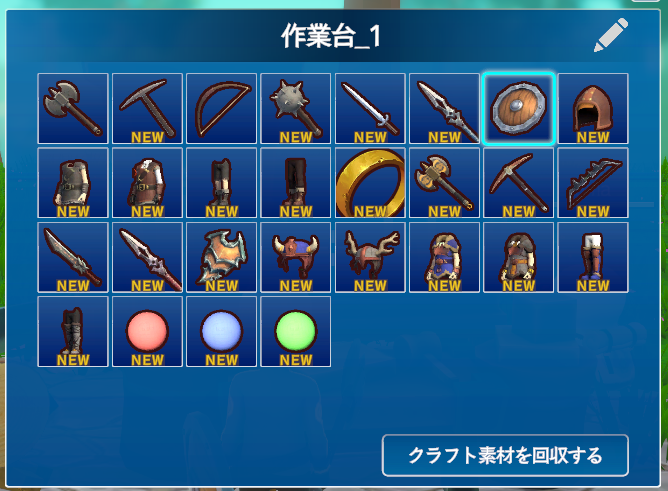Click the クラフト素材を回収する button
Viewport: 668px width, 491px height.
505,456
